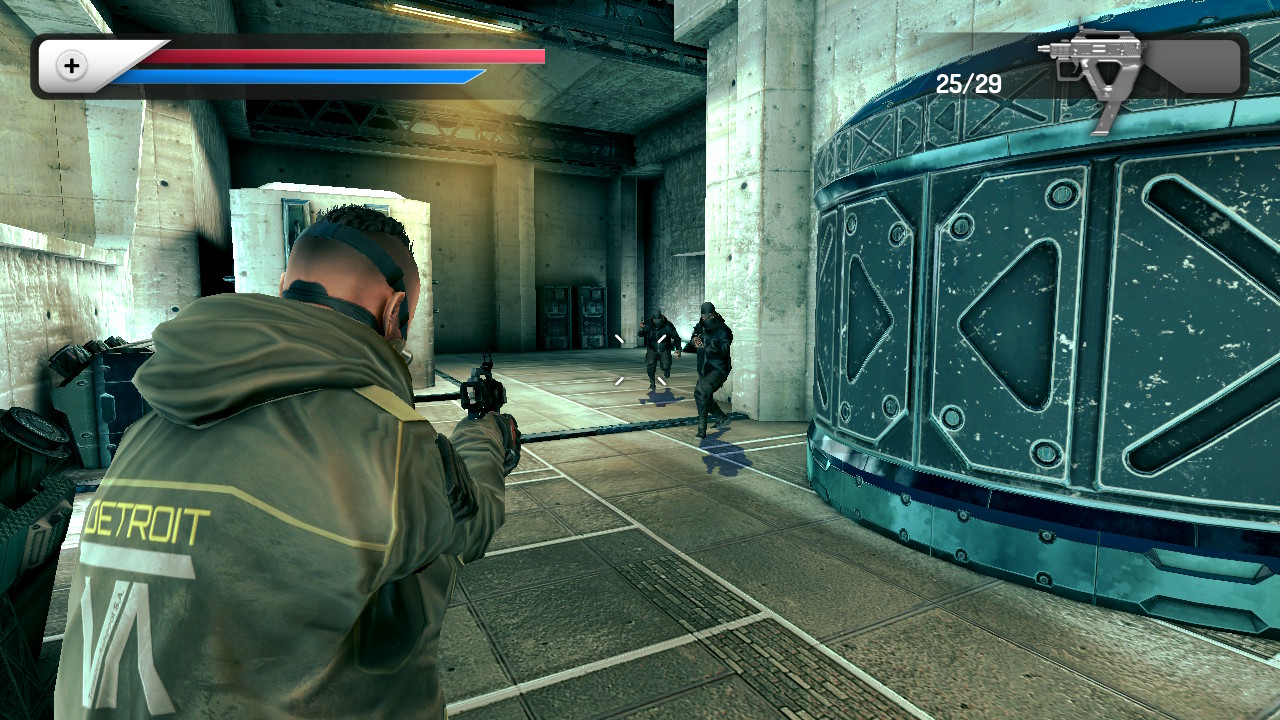Click the health pack plus icon
1280x720 pixels.
point(70,66)
